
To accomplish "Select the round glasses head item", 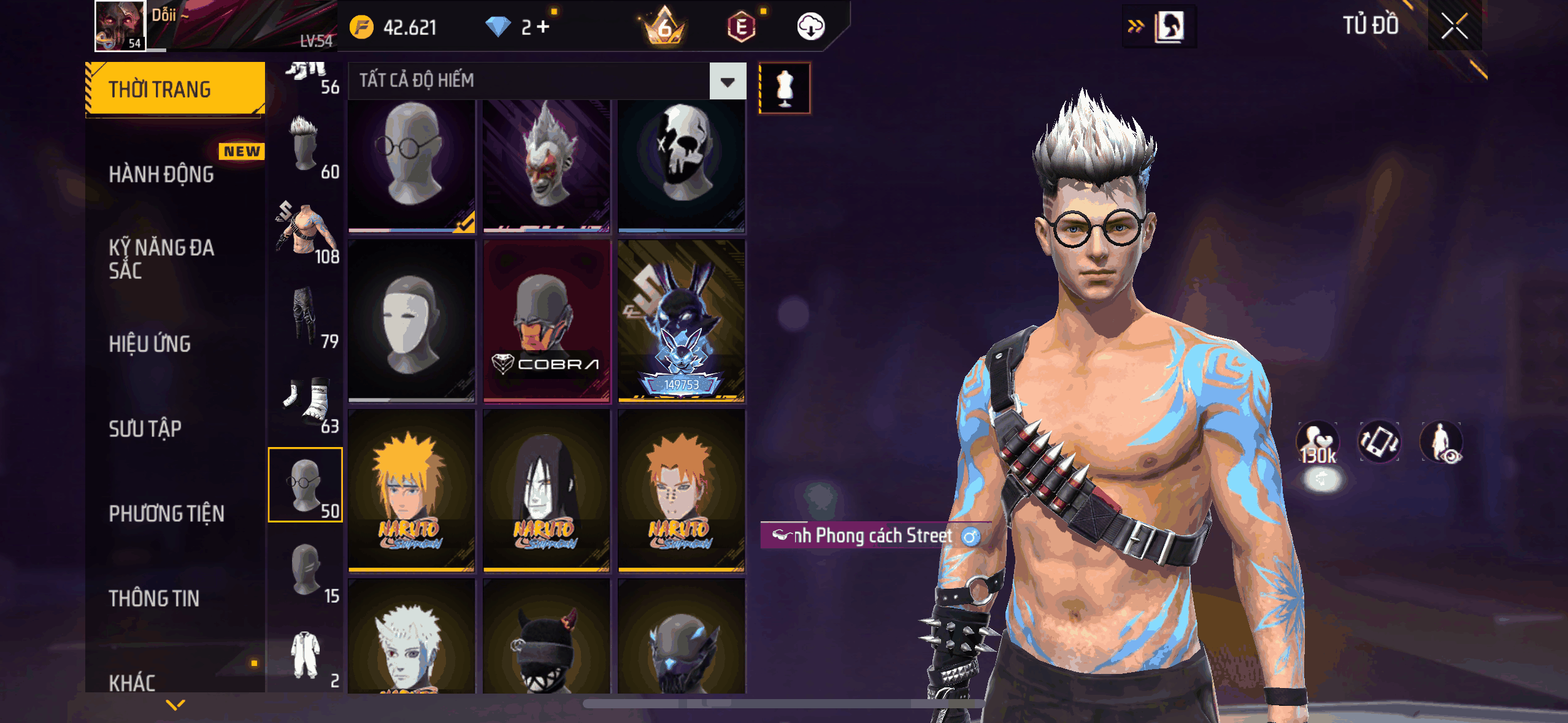I will tap(412, 164).
